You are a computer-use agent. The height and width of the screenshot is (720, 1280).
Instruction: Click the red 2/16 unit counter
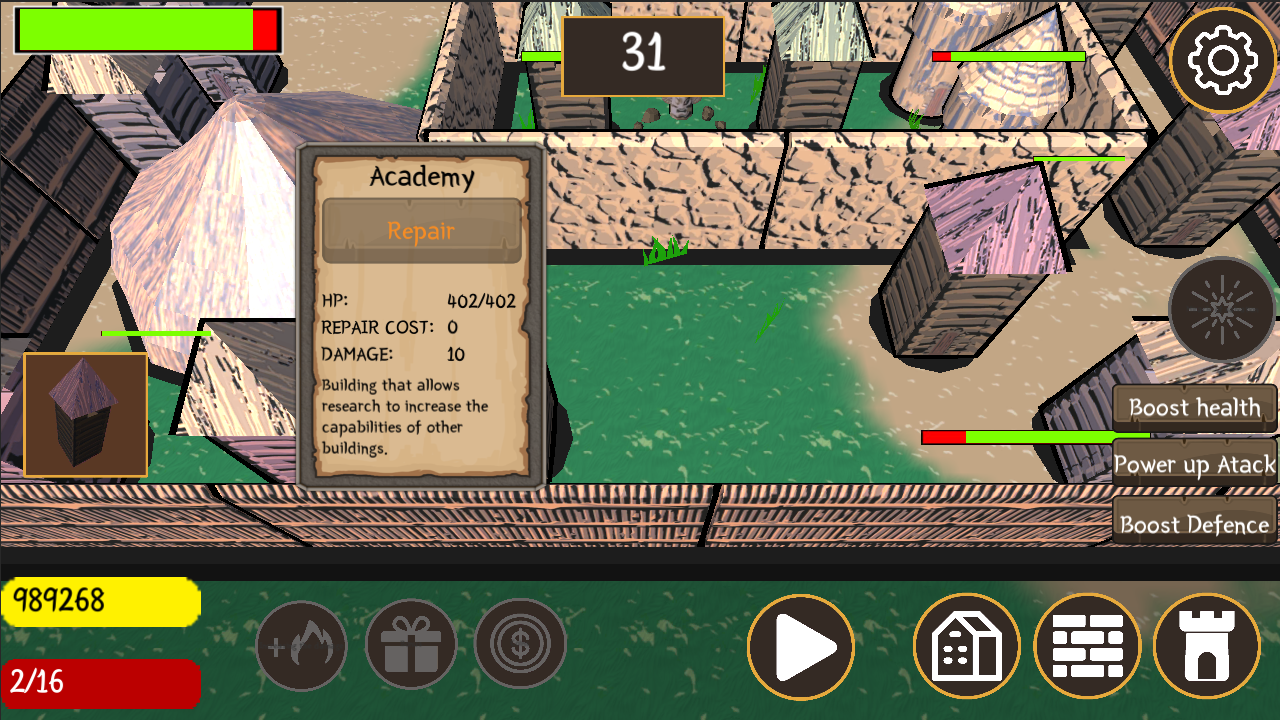[100, 684]
